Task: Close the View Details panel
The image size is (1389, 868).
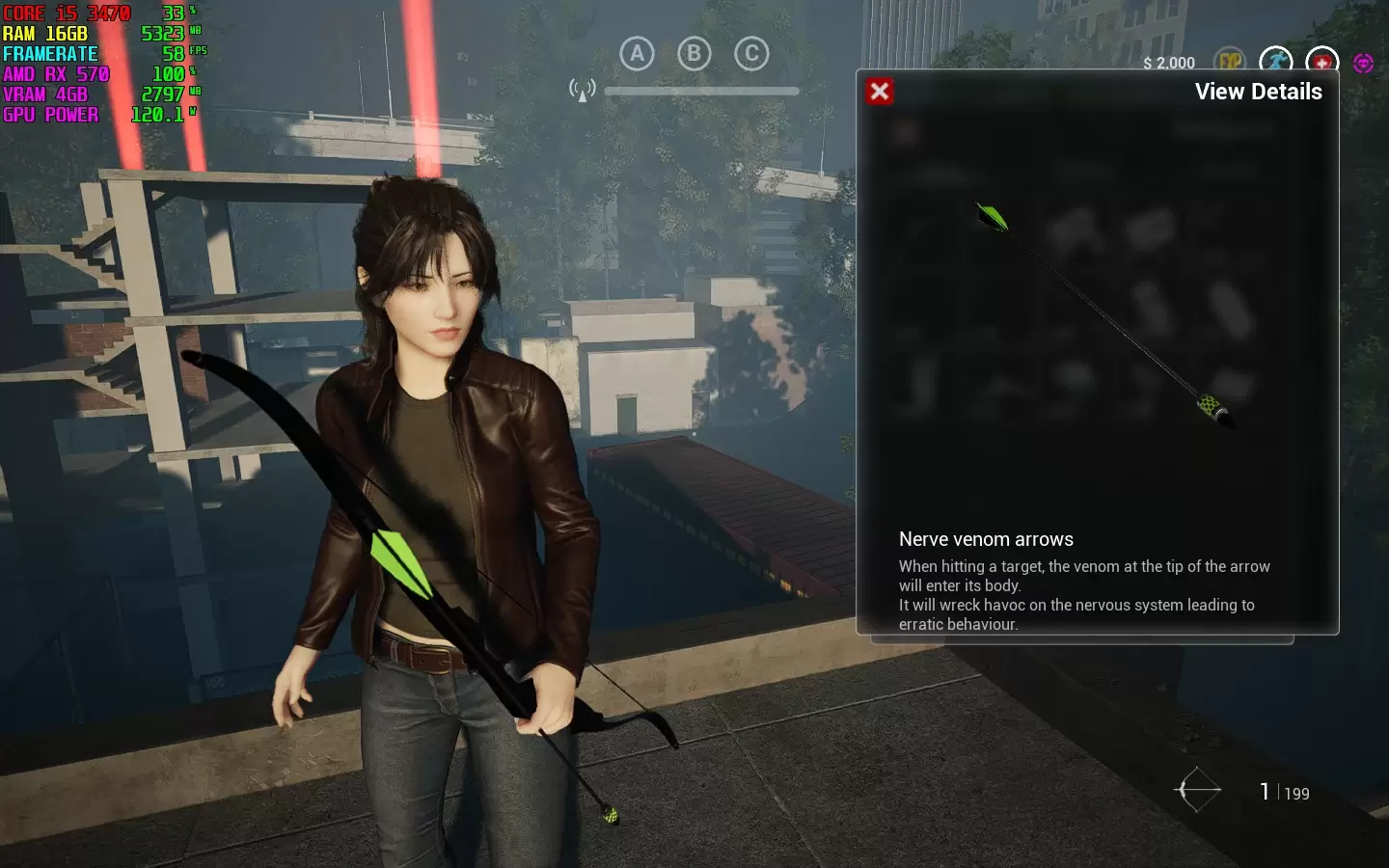Action: pyautogui.click(x=879, y=92)
